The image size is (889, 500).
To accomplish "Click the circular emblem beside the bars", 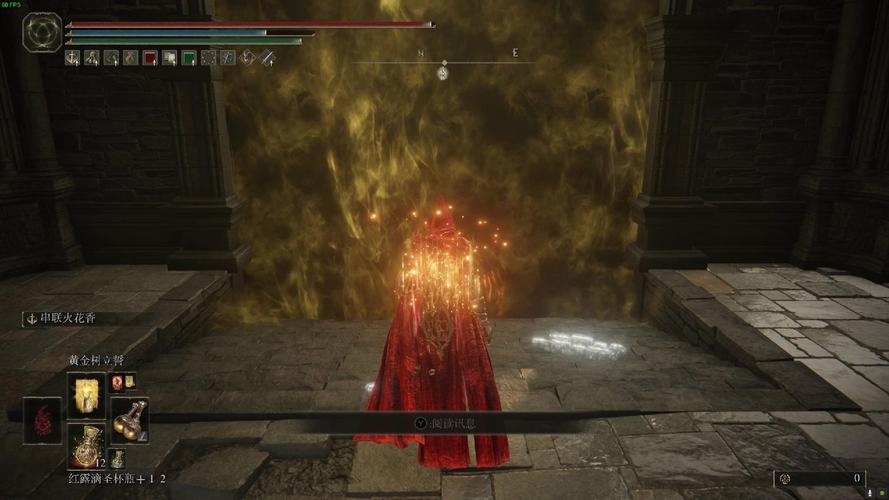I will pos(43,33).
